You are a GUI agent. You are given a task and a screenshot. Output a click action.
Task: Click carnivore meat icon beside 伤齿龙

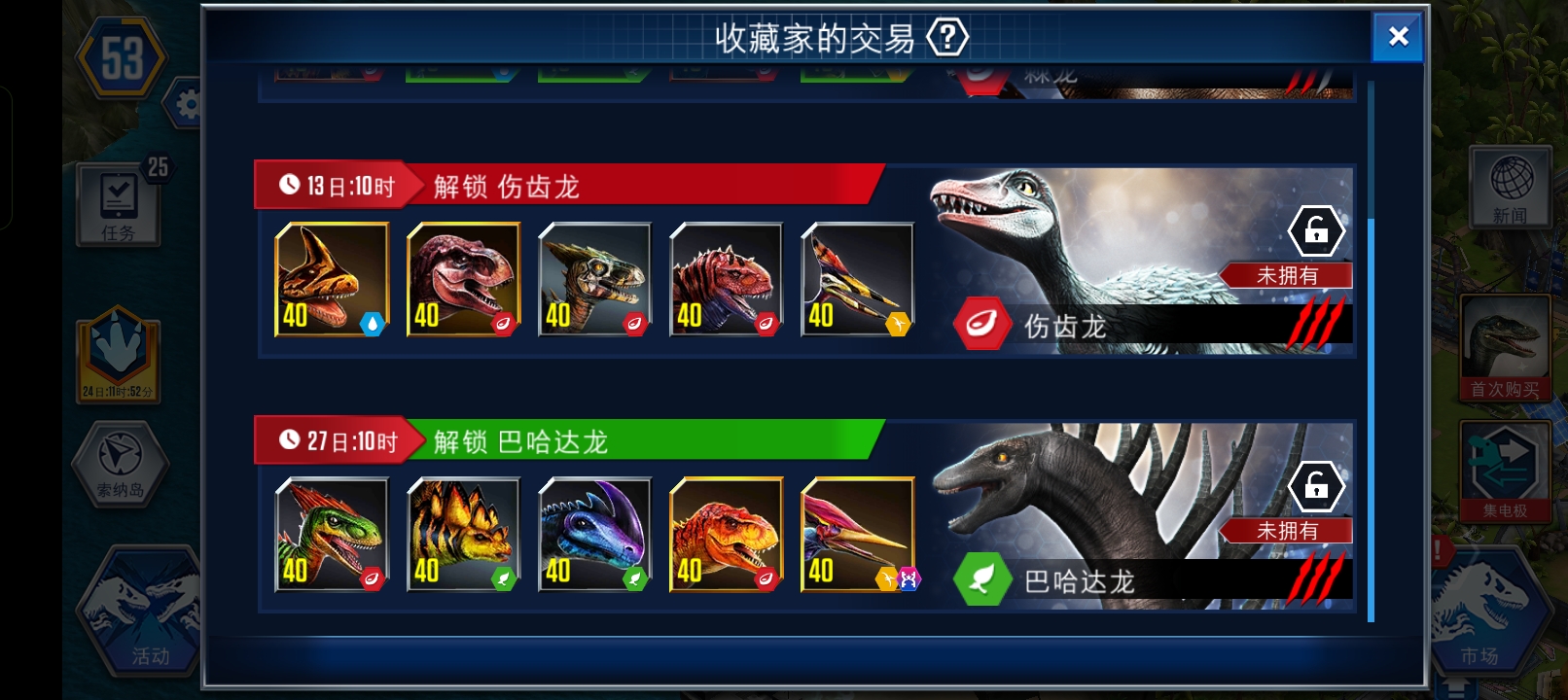(981, 323)
